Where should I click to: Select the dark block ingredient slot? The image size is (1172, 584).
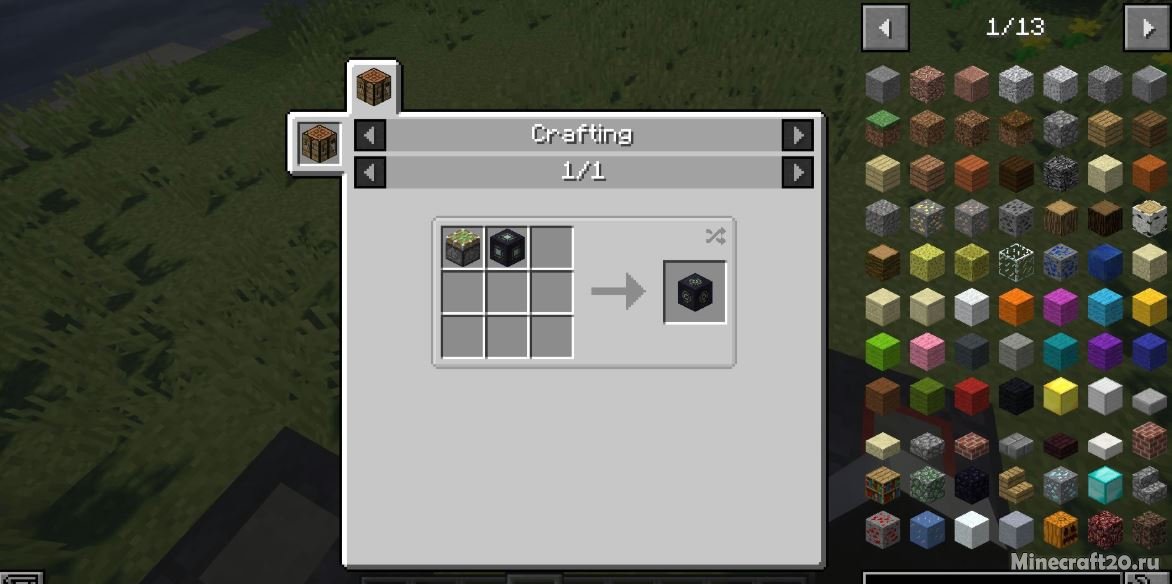[507, 248]
